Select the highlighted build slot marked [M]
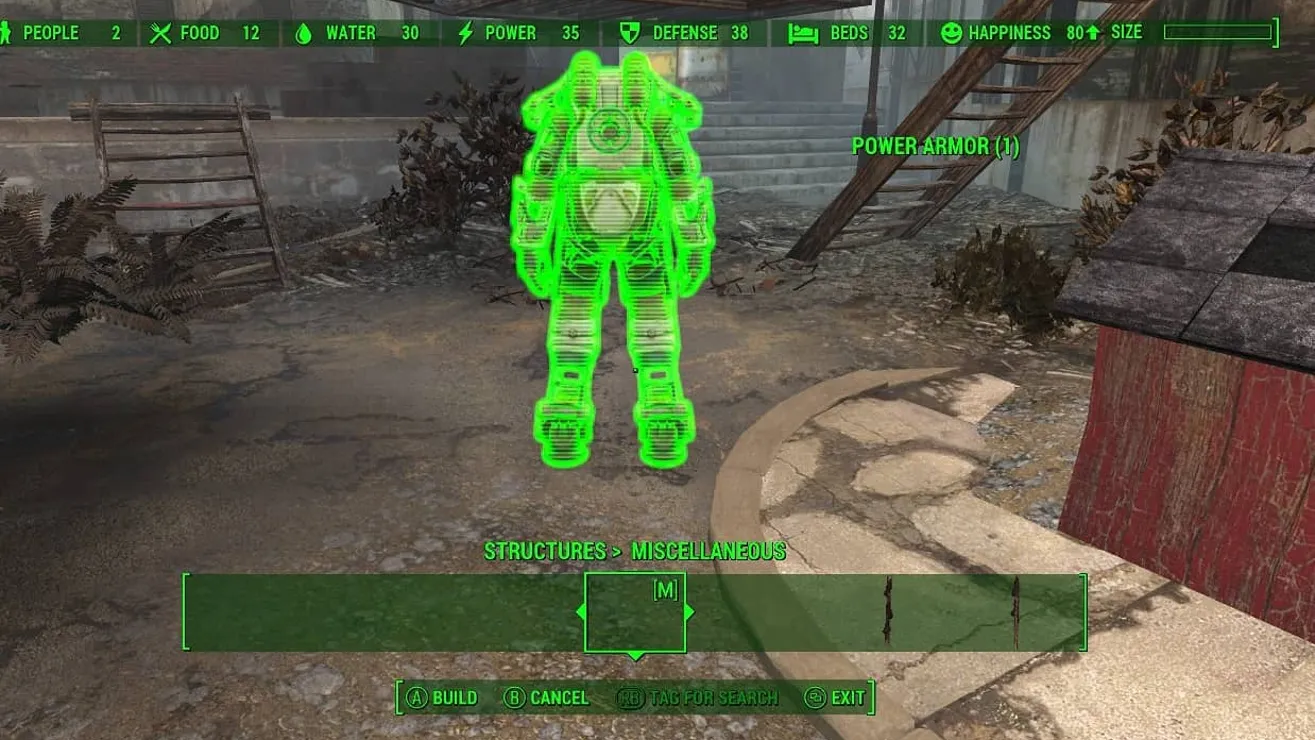 [x=635, y=612]
